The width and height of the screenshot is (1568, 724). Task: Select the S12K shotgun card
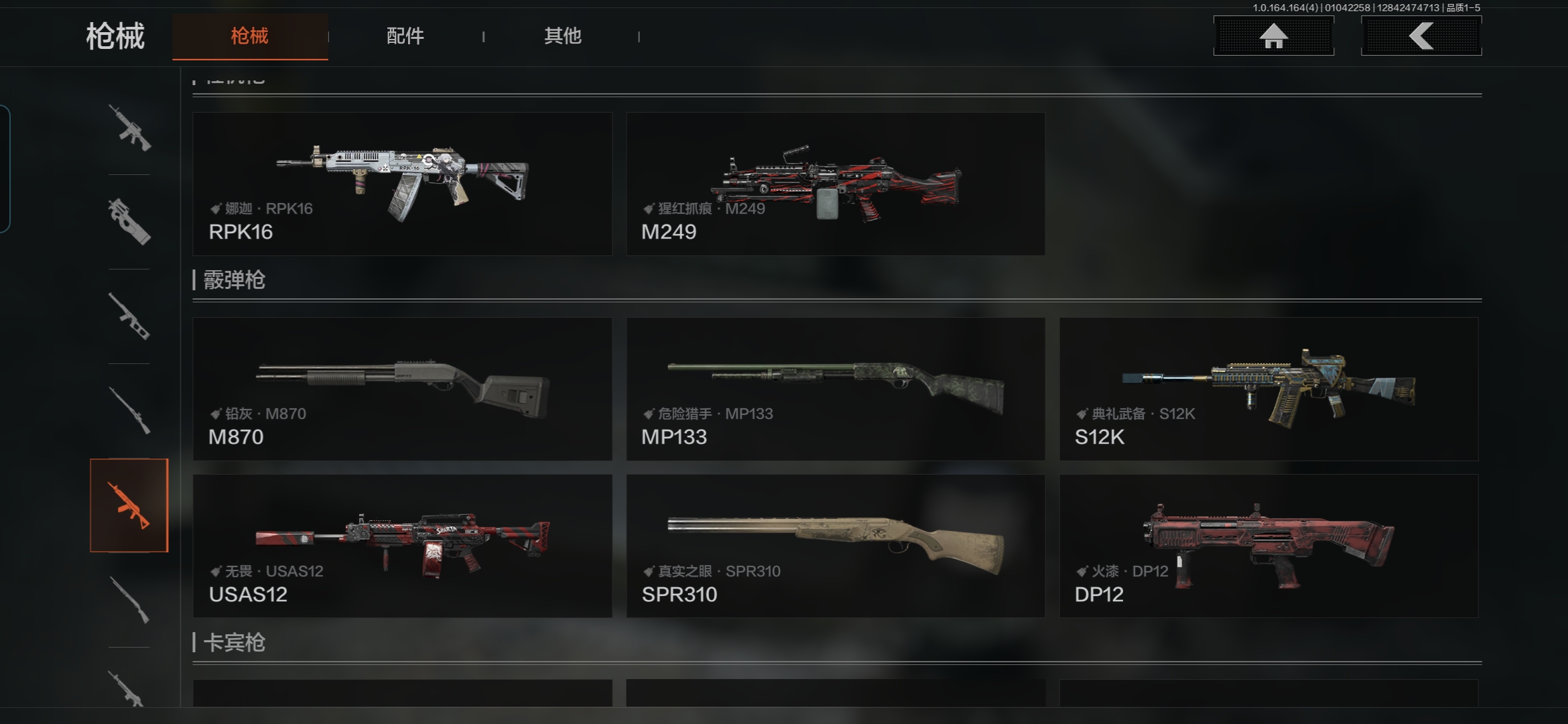pyautogui.click(x=1268, y=389)
